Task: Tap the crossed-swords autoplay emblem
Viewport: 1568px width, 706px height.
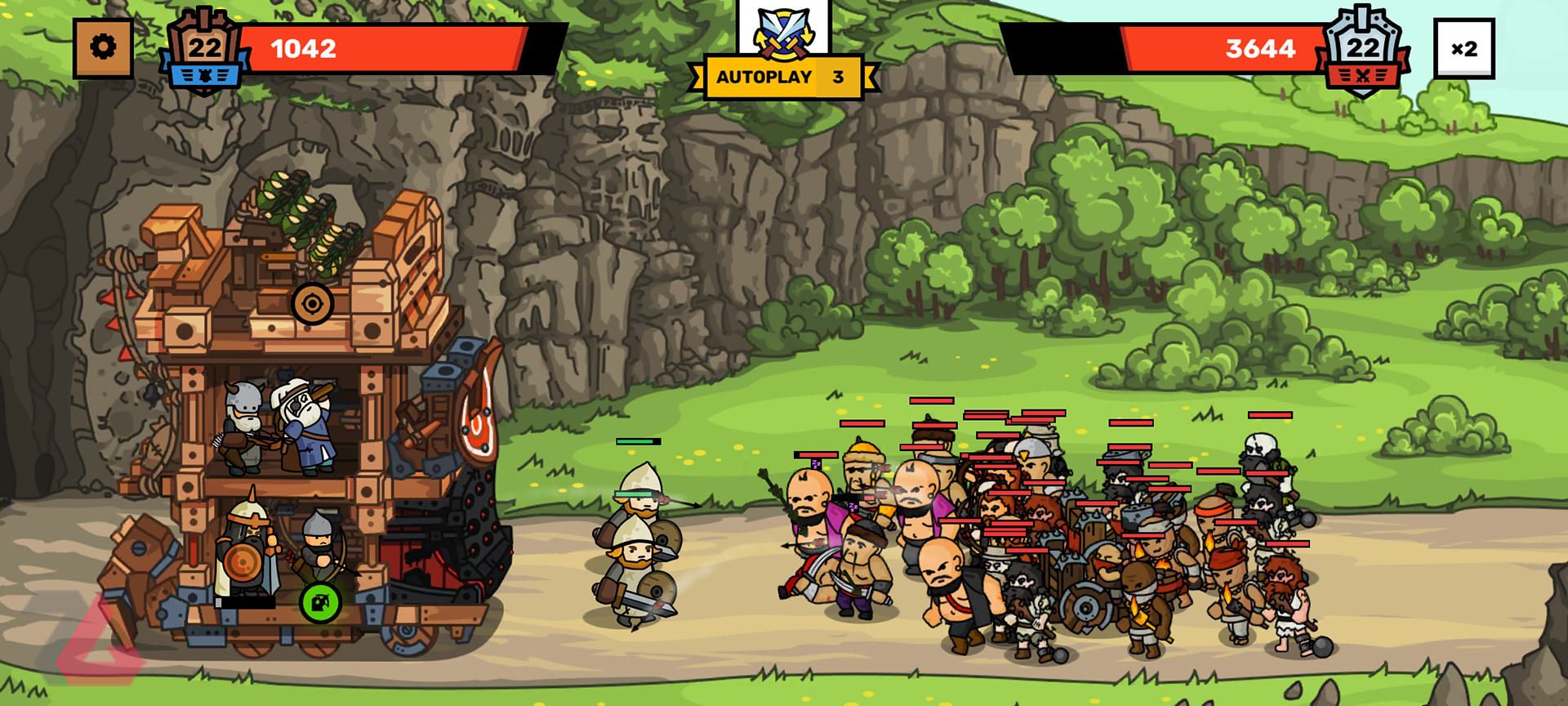Action: click(x=782, y=34)
